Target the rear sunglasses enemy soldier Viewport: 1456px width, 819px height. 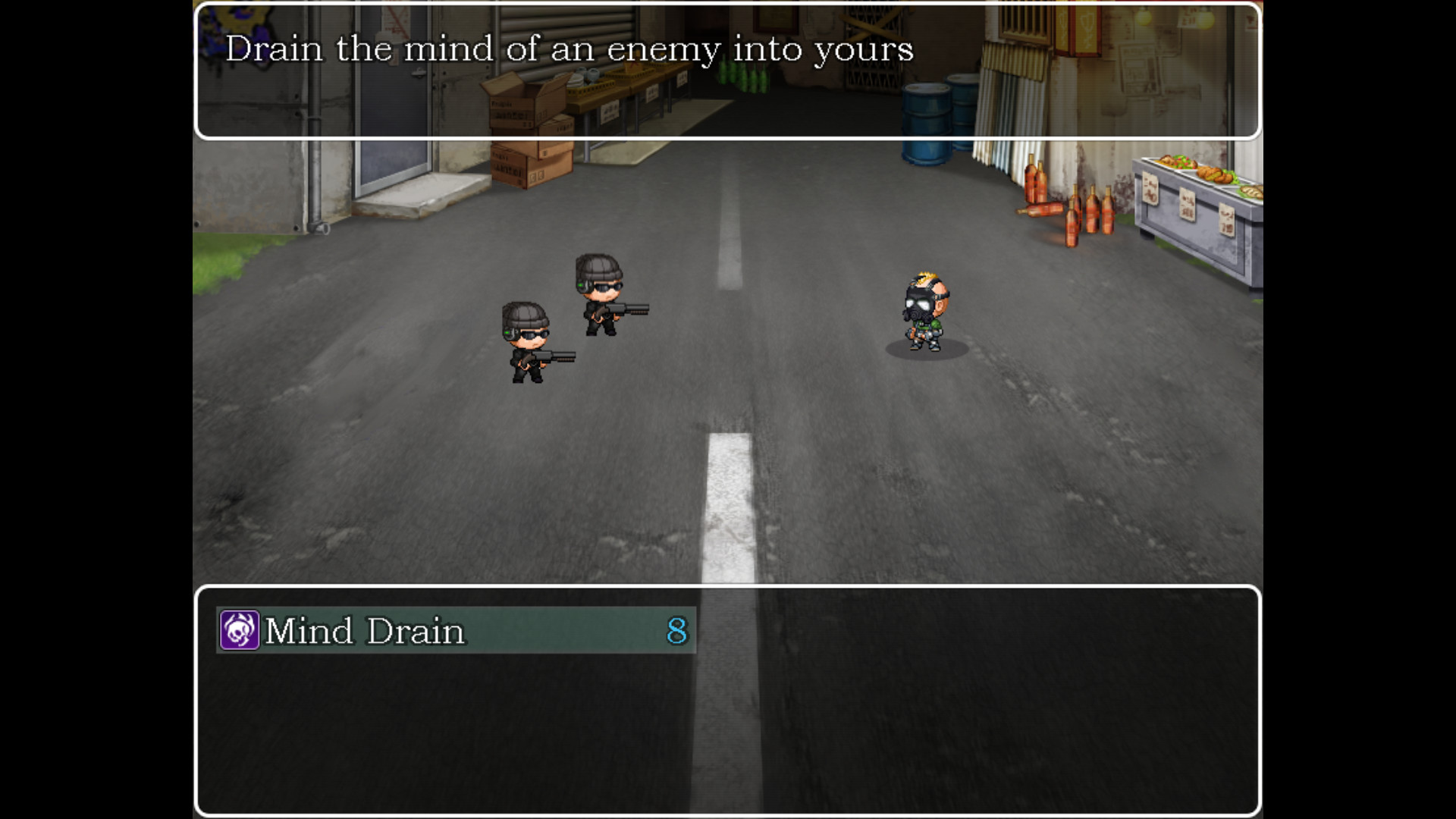click(x=603, y=296)
